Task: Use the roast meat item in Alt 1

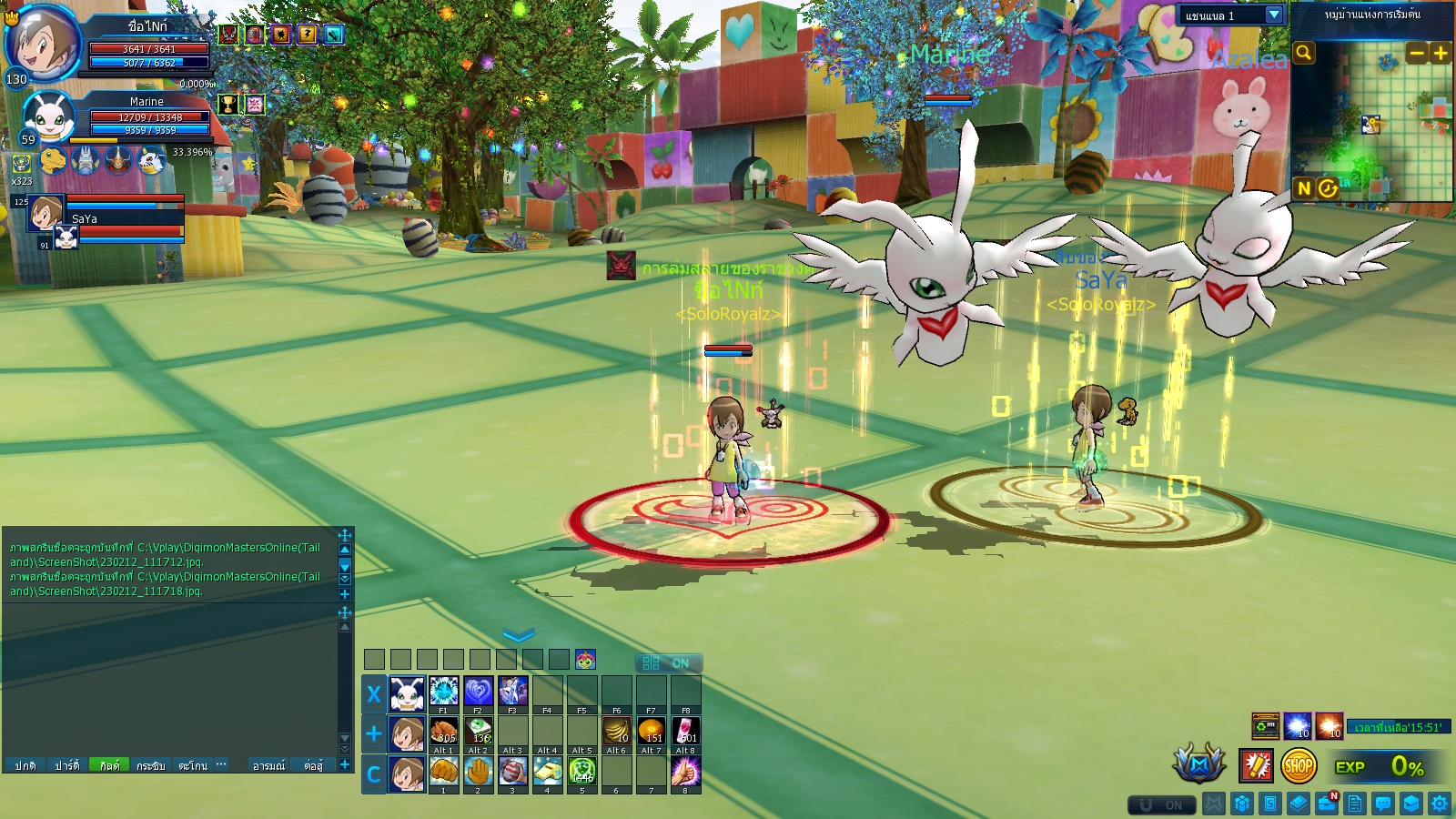Action: 443,731
